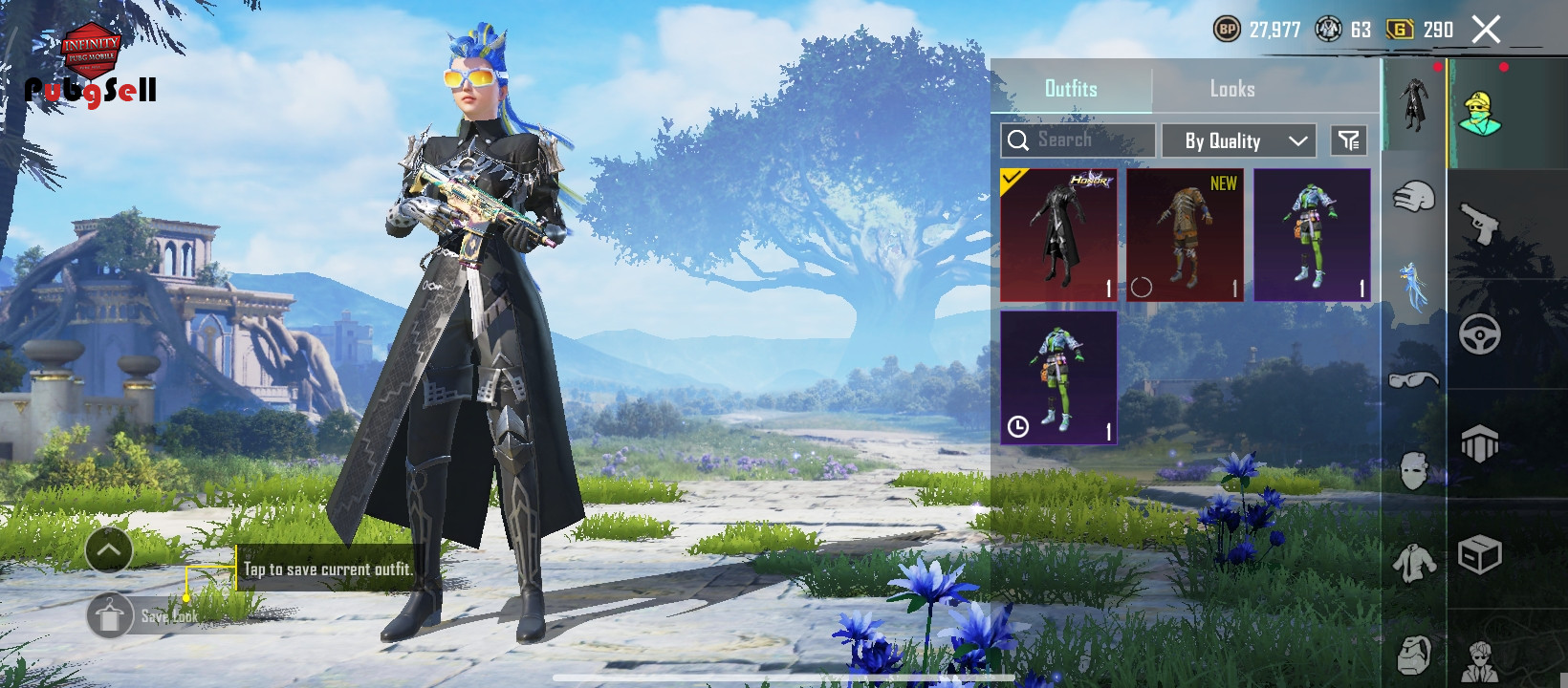
Task: Click the up arrow expand button
Action: point(109,550)
